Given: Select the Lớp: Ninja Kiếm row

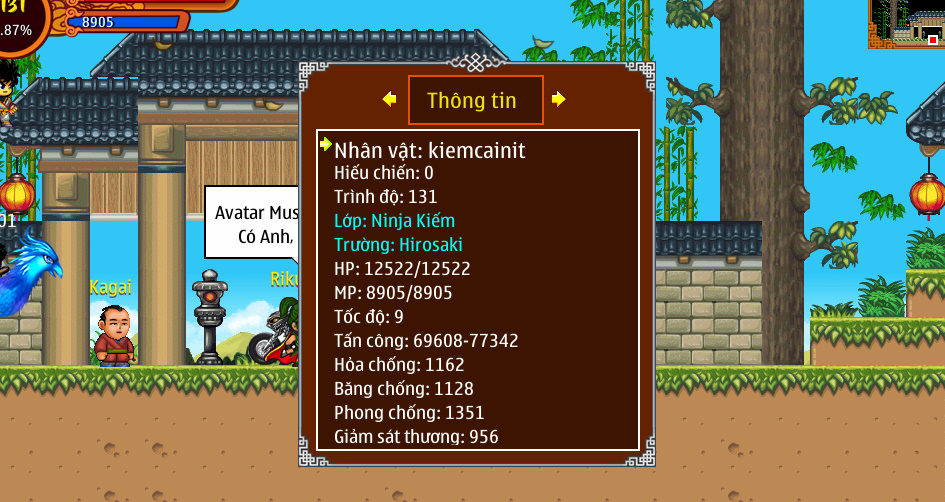Looking at the screenshot, I should [394, 221].
